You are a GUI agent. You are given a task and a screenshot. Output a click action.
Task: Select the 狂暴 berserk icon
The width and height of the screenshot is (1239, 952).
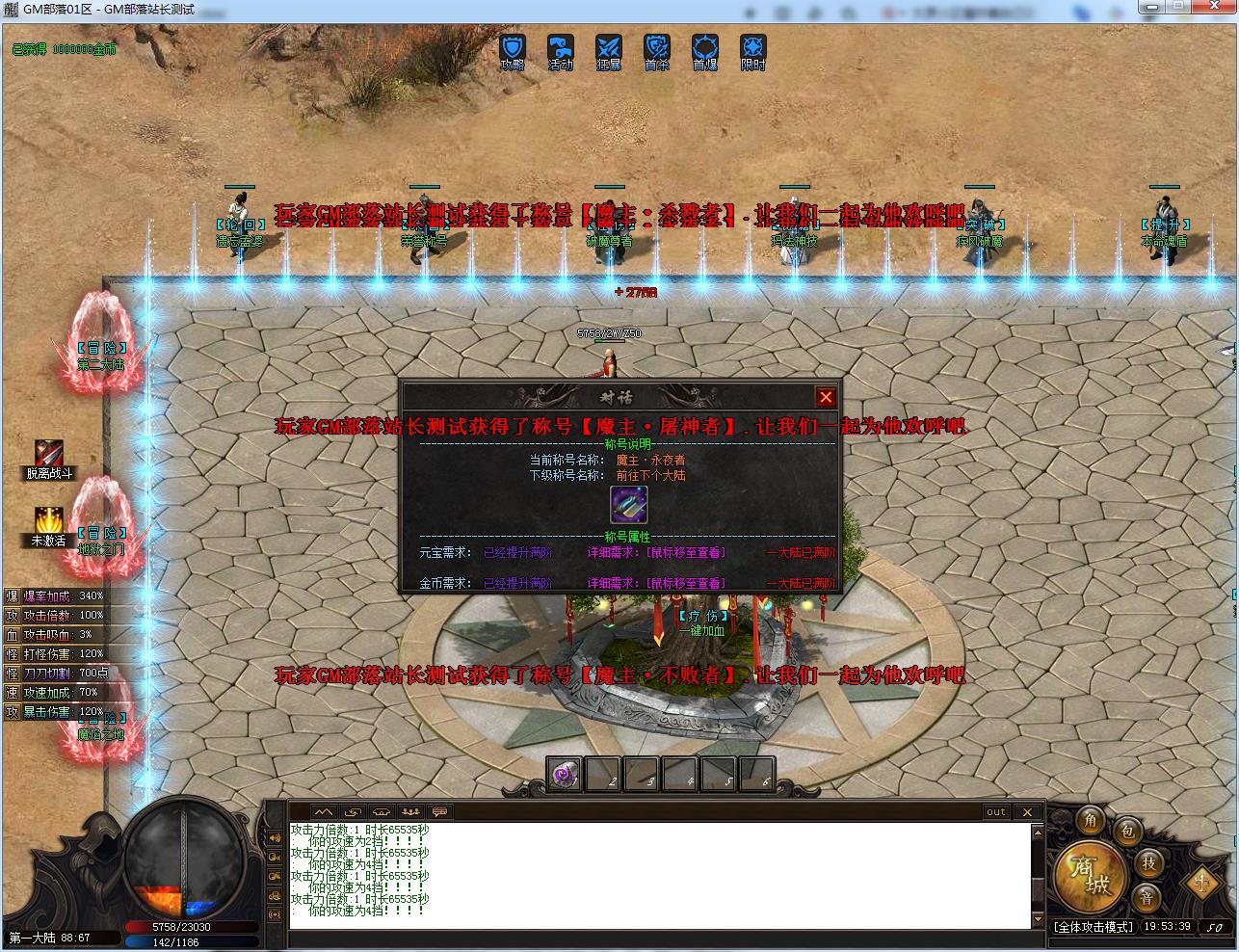pyautogui.click(x=609, y=48)
